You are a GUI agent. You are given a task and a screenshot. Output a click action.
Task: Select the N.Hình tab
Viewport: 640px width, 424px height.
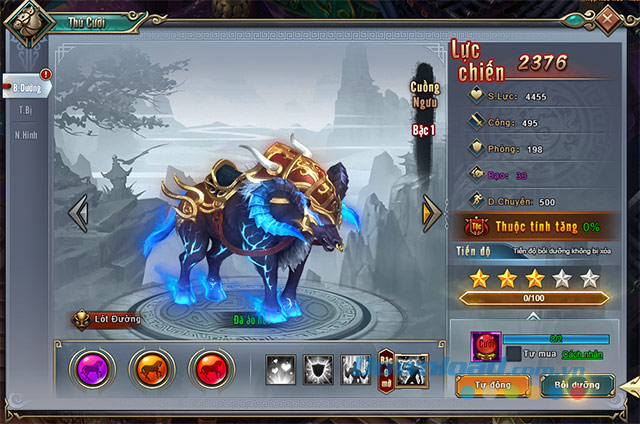point(26,134)
